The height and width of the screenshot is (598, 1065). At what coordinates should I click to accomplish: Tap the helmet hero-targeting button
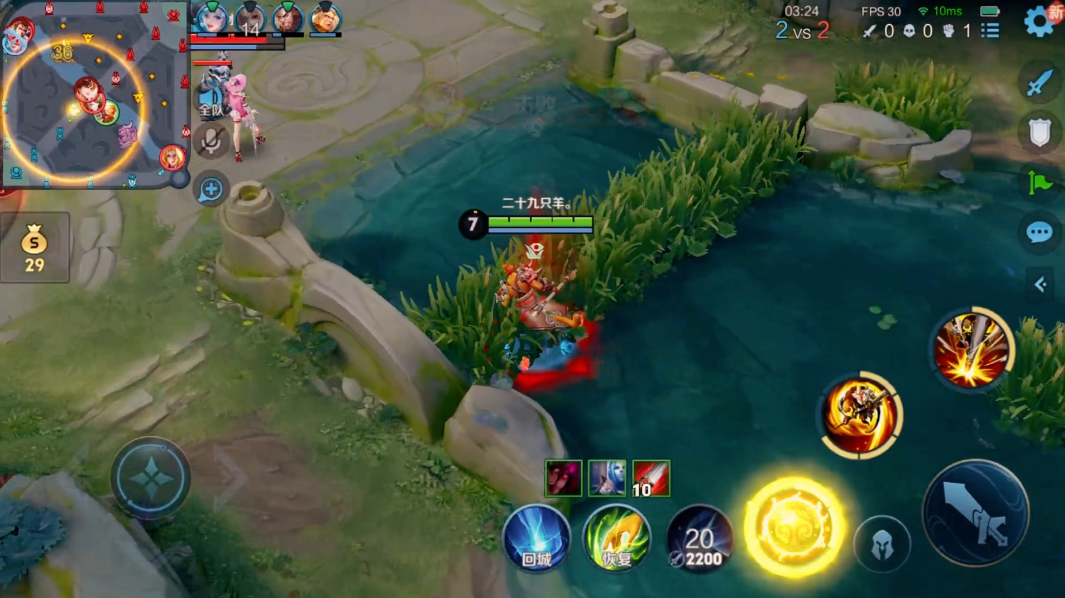pos(882,545)
